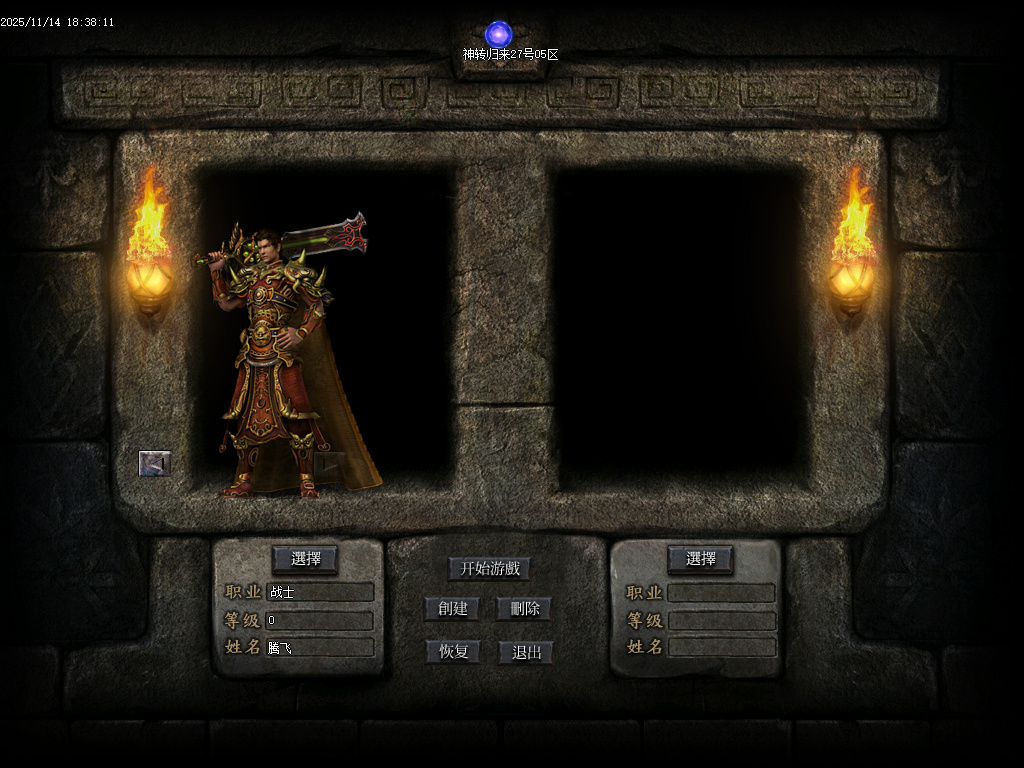1024x768 pixels.
Task: Create a new character with 创建
Action: tap(452, 609)
